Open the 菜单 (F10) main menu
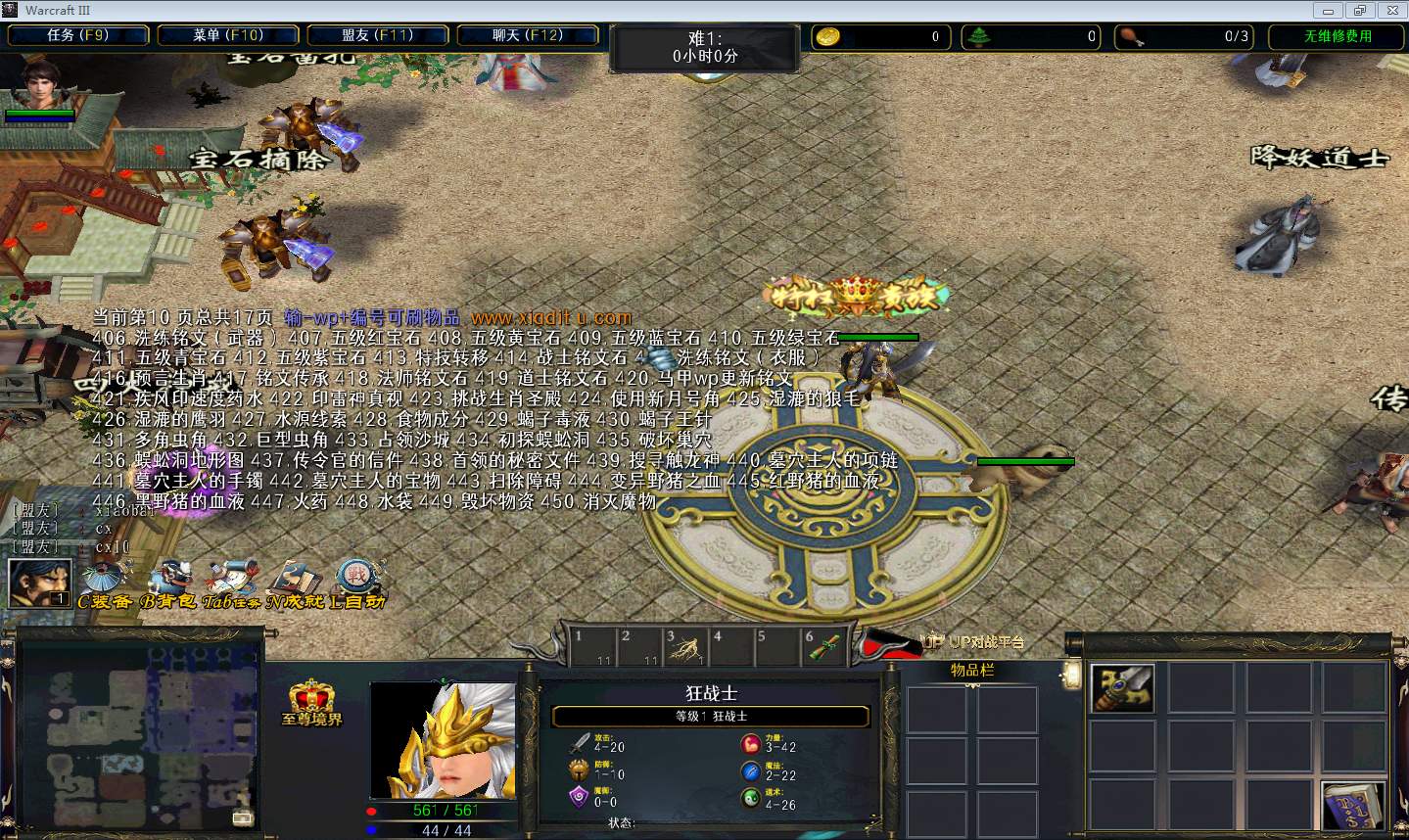This screenshot has height=840, width=1409. pyautogui.click(x=228, y=35)
